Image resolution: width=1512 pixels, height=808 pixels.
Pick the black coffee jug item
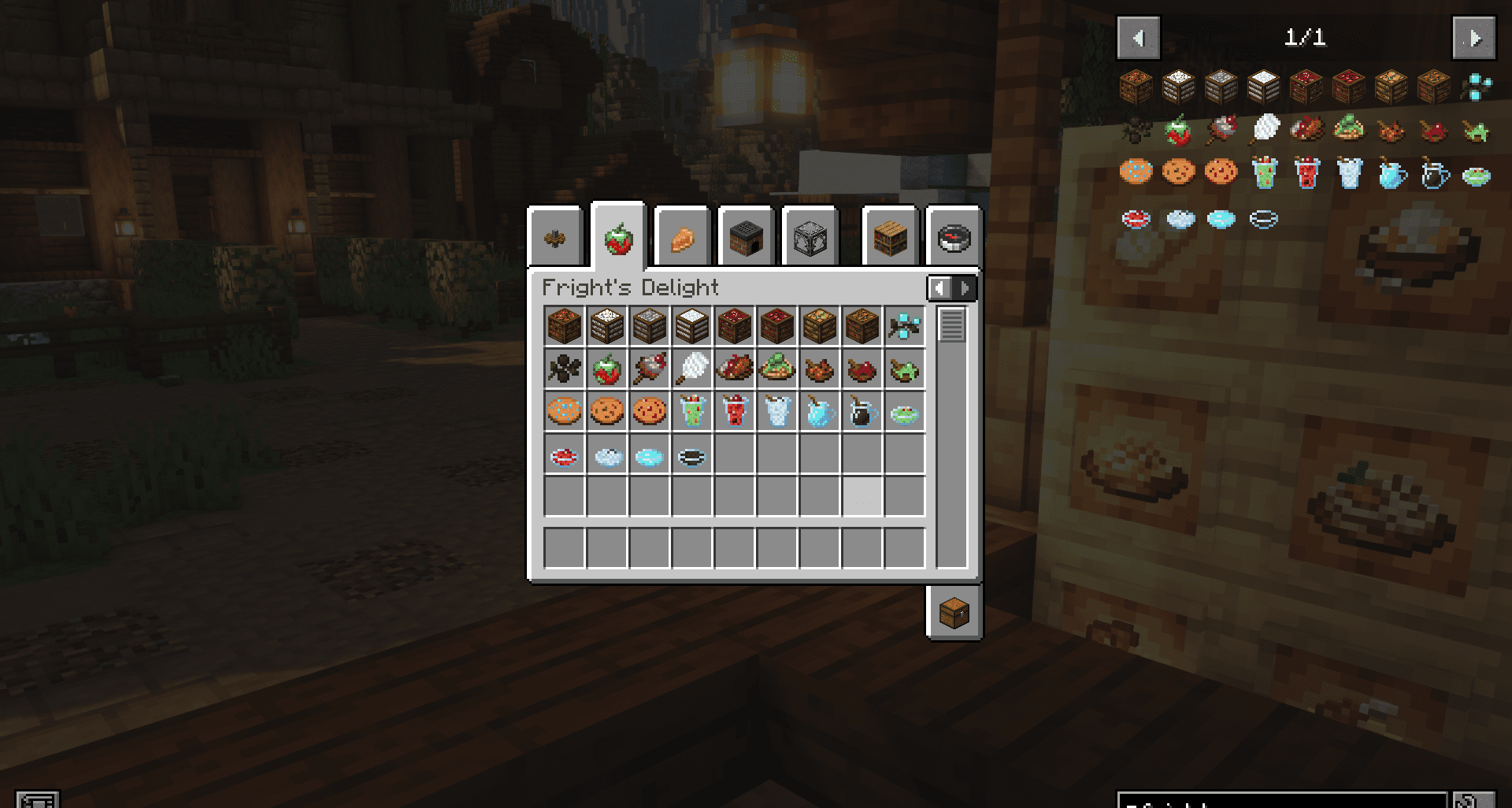[x=862, y=411]
